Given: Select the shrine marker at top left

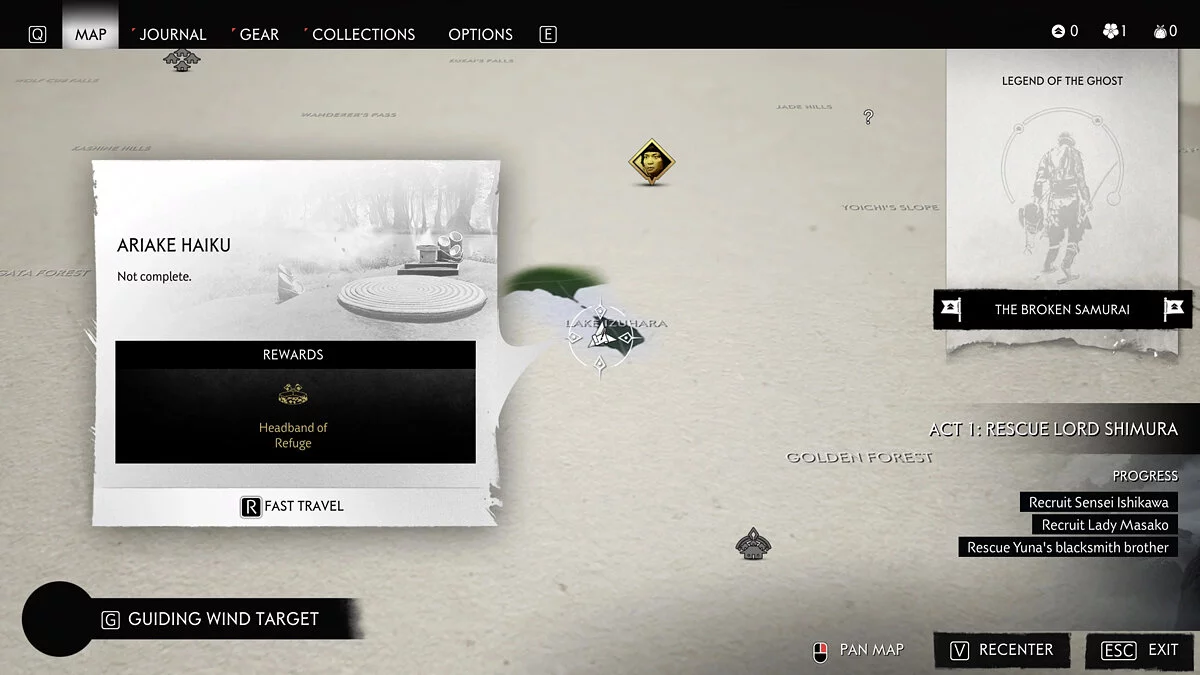Looking at the screenshot, I should point(181,59).
